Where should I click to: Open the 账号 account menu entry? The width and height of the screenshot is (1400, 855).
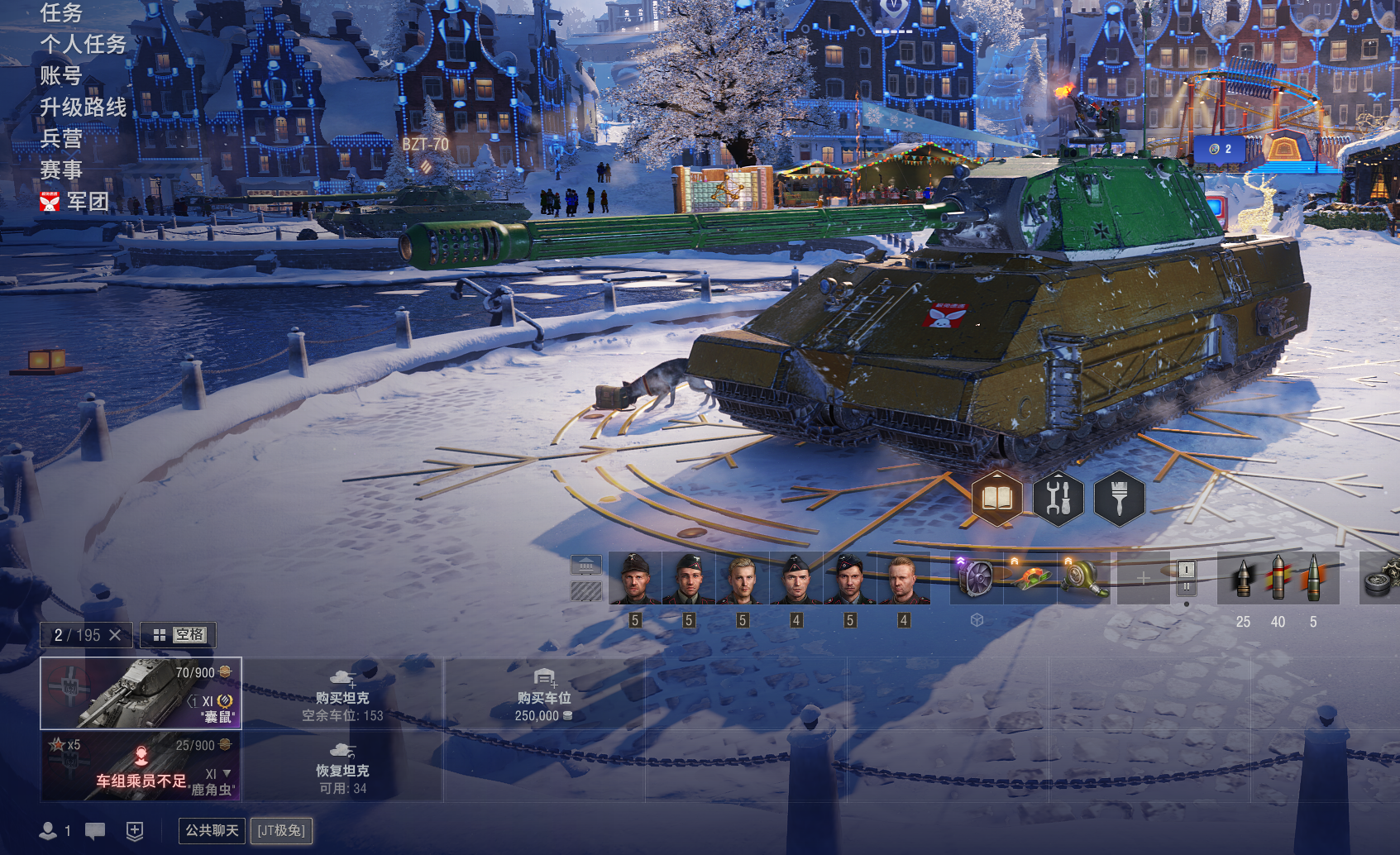pyautogui.click(x=61, y=76)
